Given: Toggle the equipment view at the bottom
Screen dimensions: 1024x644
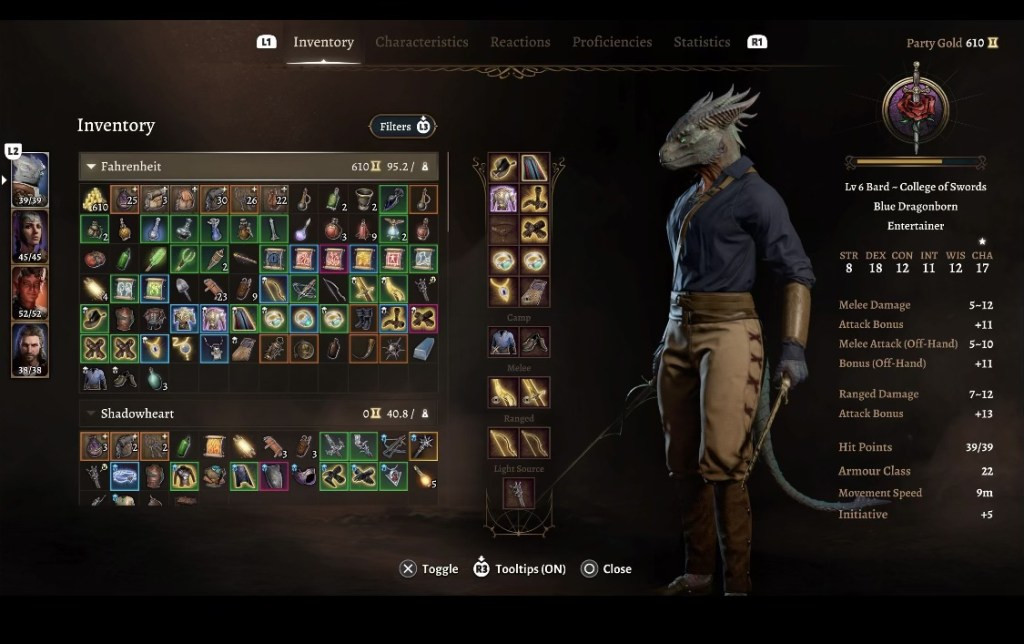Looking at the screenshot, I should click(x=428, y=569).
